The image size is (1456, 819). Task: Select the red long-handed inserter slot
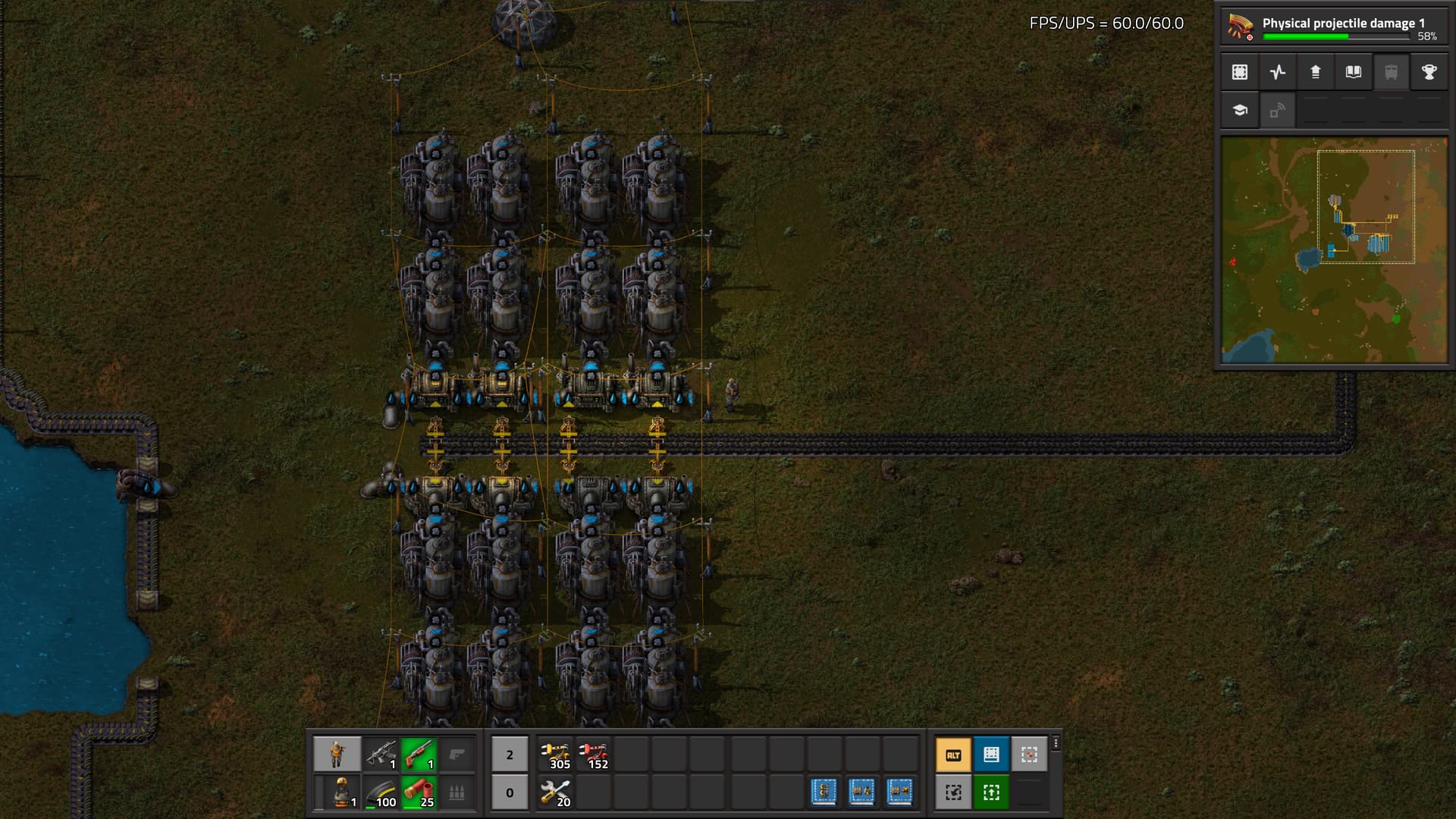coord(594,755)
